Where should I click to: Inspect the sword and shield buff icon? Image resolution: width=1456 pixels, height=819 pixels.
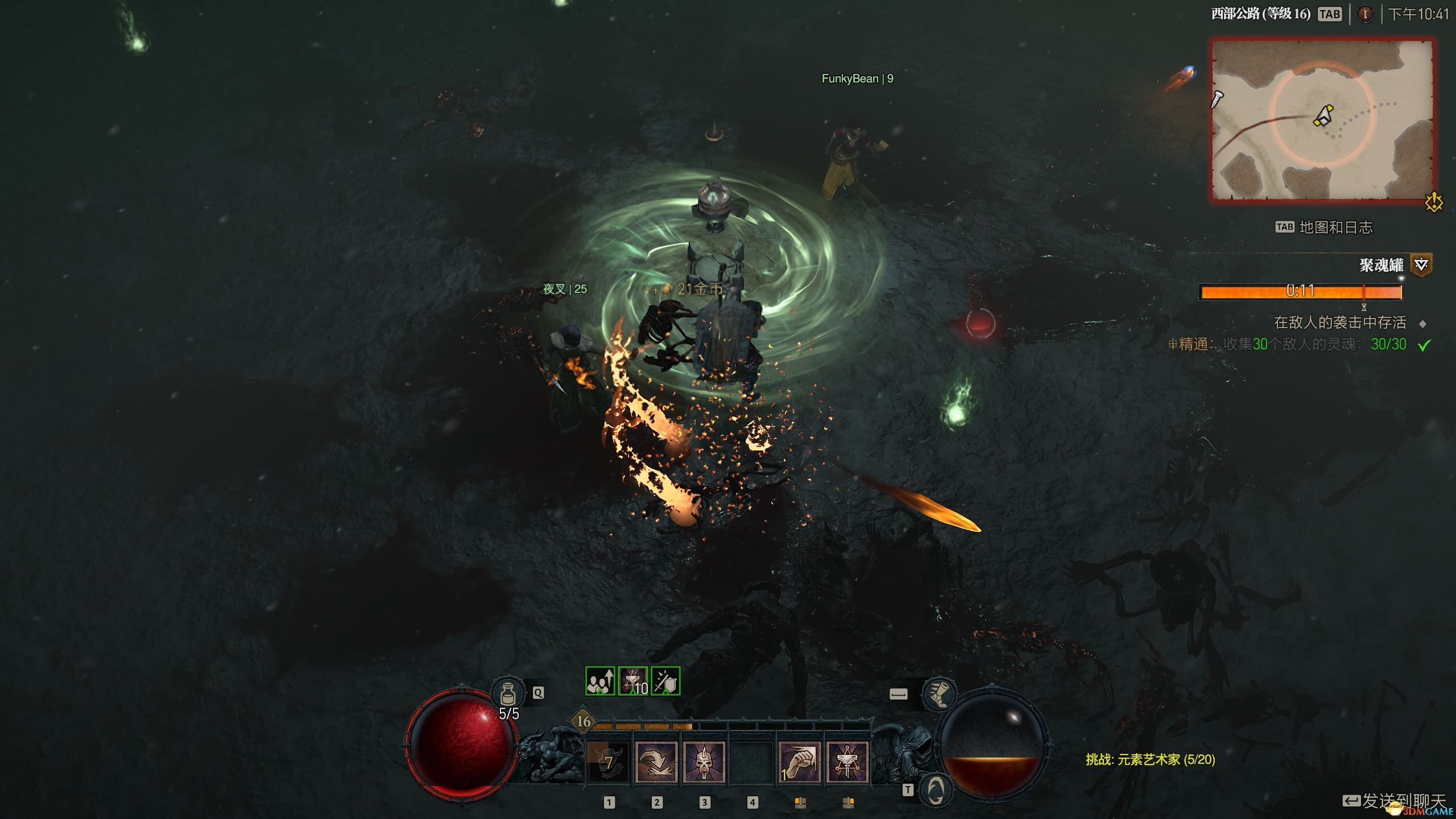click(665, 681)
